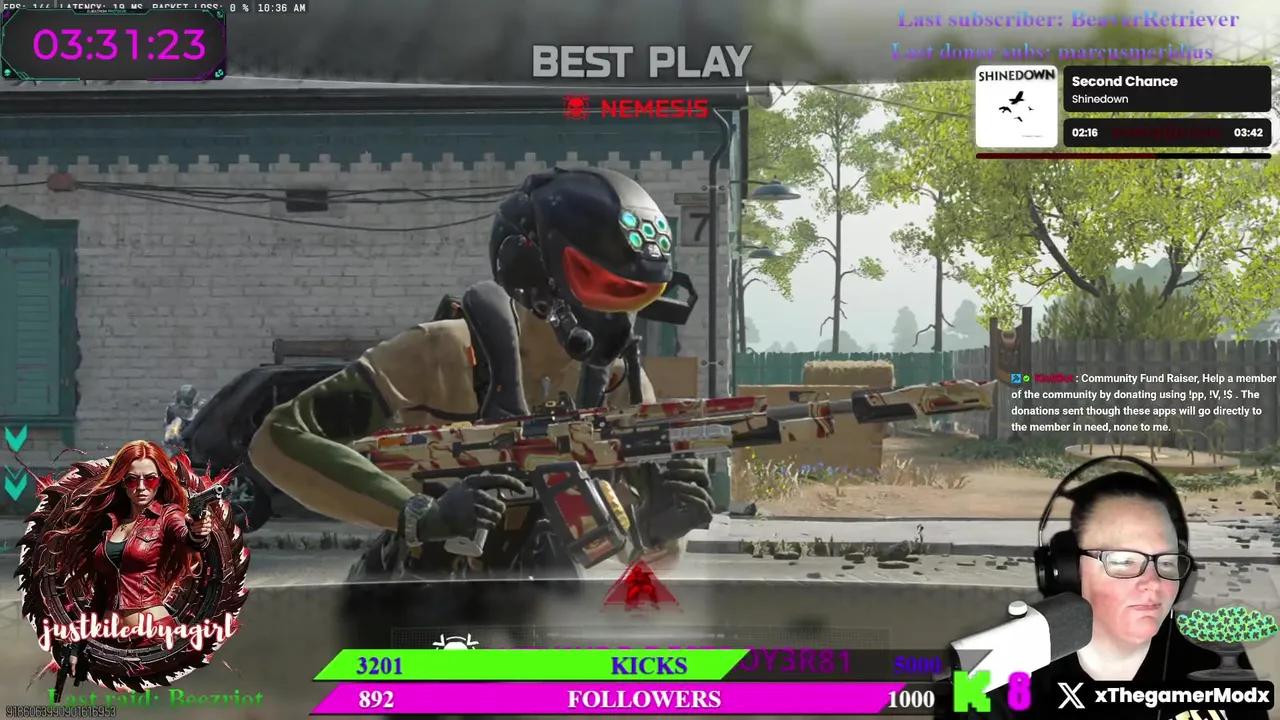Click the red Nemesis skull icon

point(576,108)
